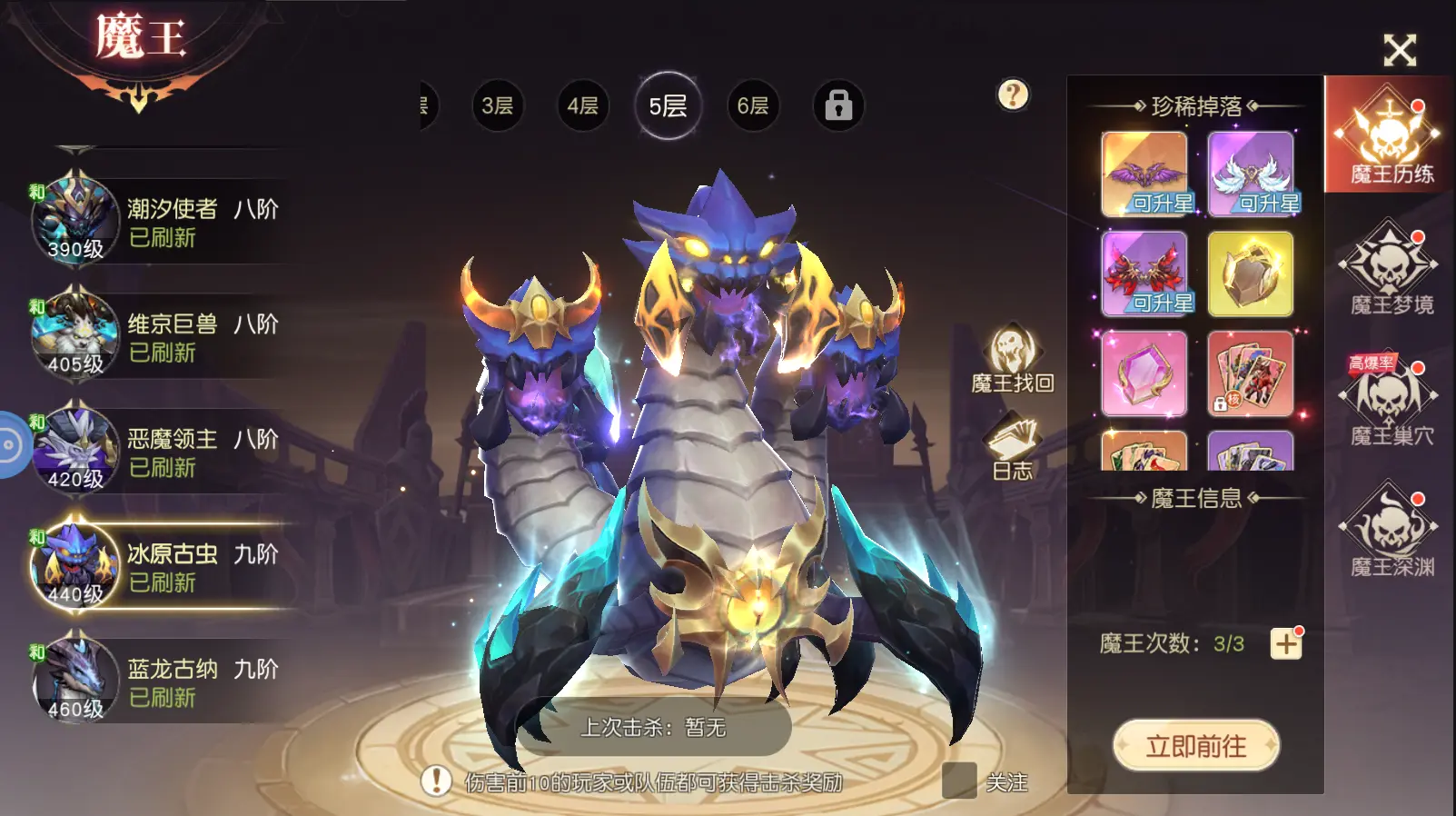Inspect the golden shield drop item
Viewport: 1456px width, 816px height.
pyautogui.click(x=1250, y=274)
